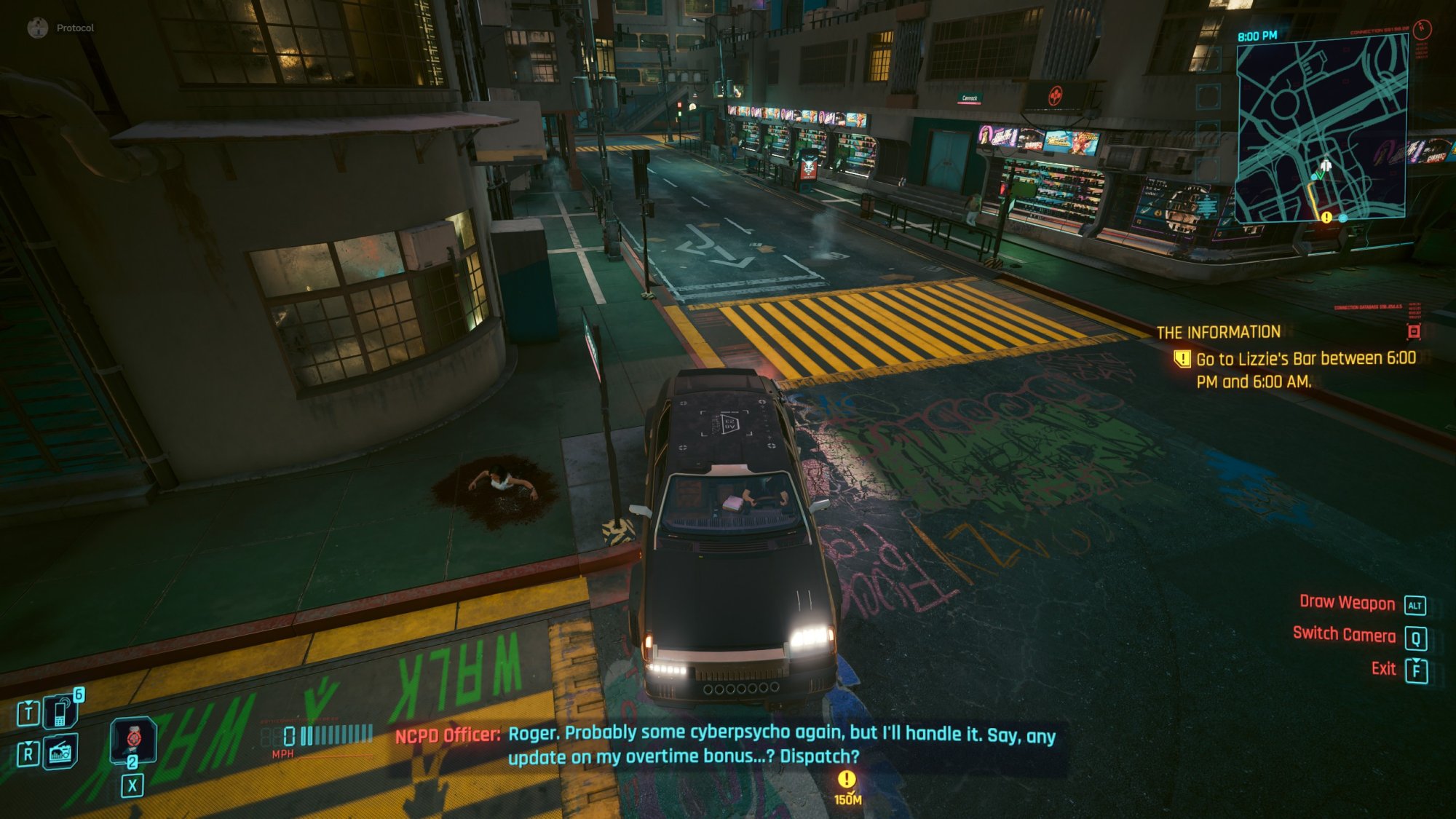This screenshot has width=1456, height=819.
Task: Open the car radio icon
Action: point(60,752)
